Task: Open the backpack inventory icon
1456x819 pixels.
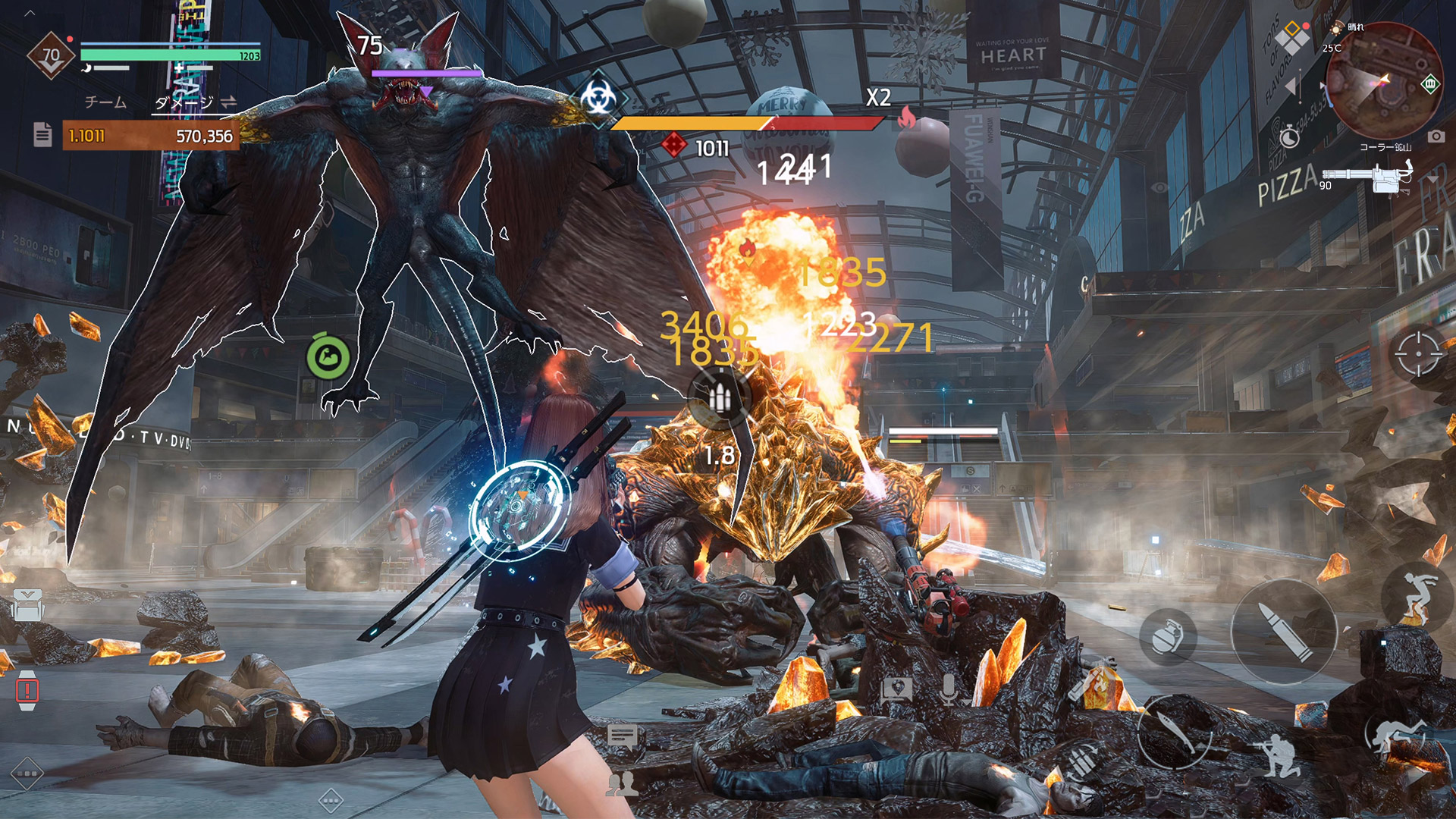Action: [27, 606]
